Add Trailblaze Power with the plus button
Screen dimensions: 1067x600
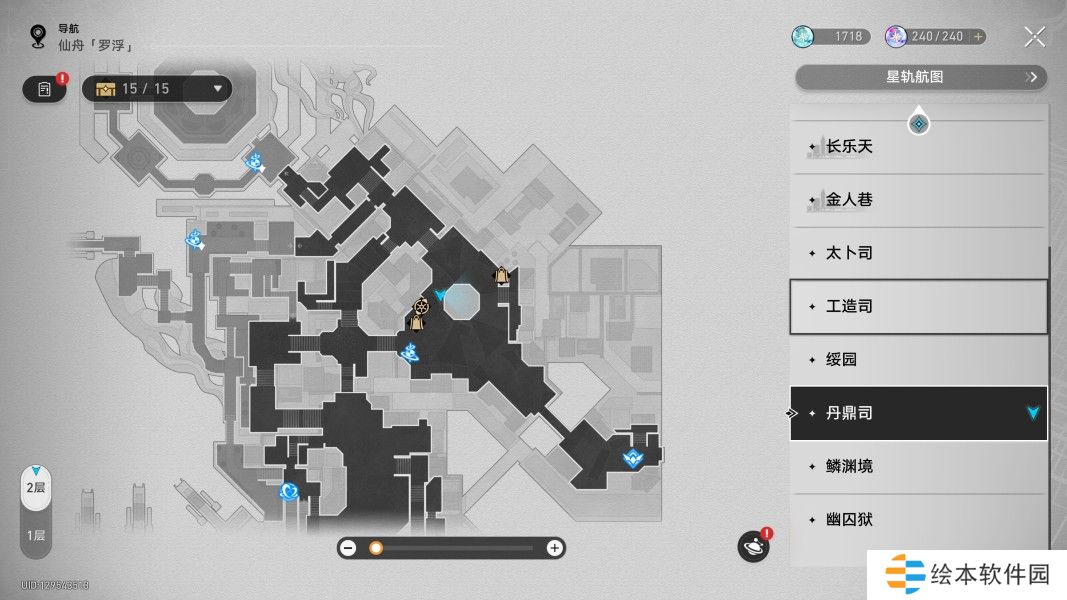(978, 37)
